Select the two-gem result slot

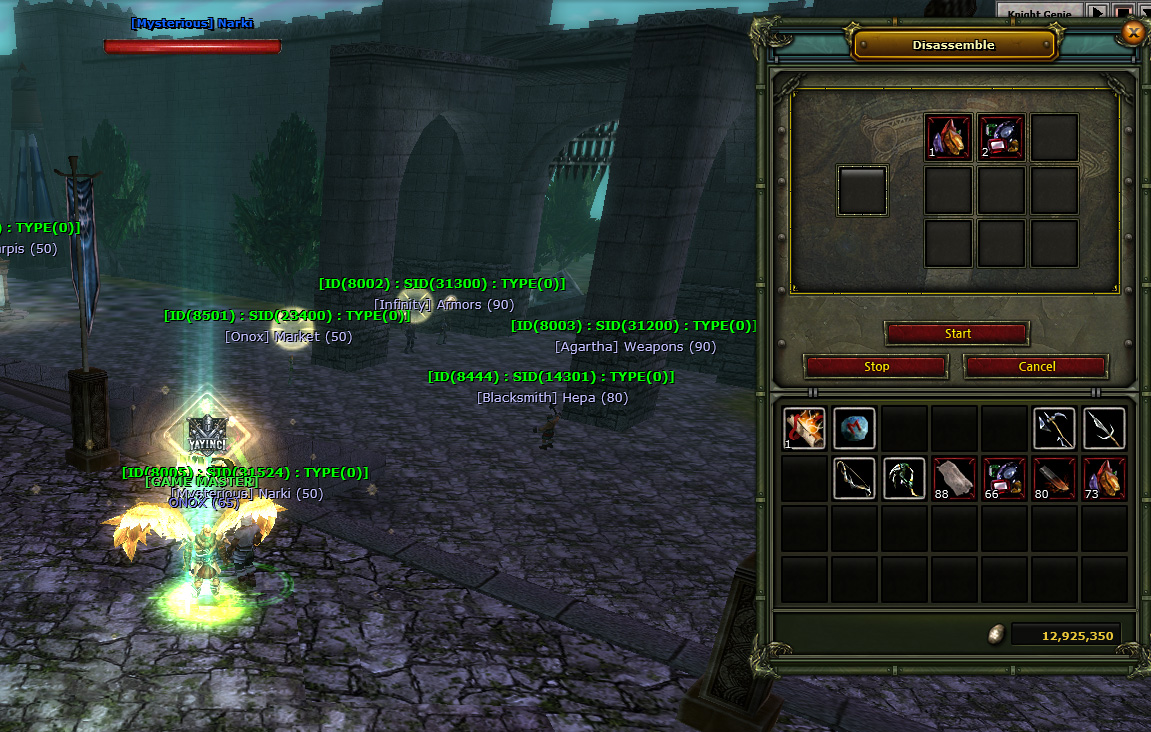[1002, 137]
